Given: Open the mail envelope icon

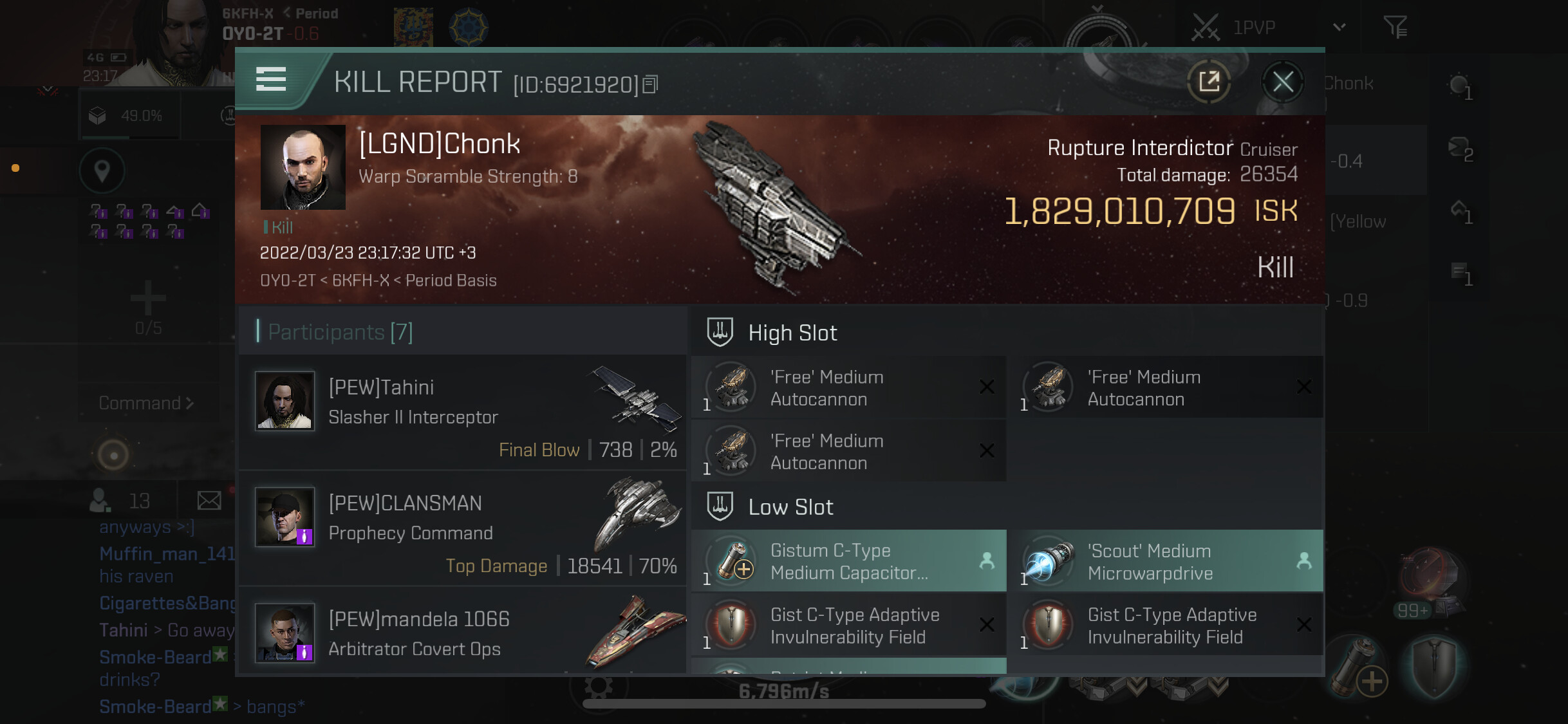Looking at the screenshot, I should coord(209,500).
